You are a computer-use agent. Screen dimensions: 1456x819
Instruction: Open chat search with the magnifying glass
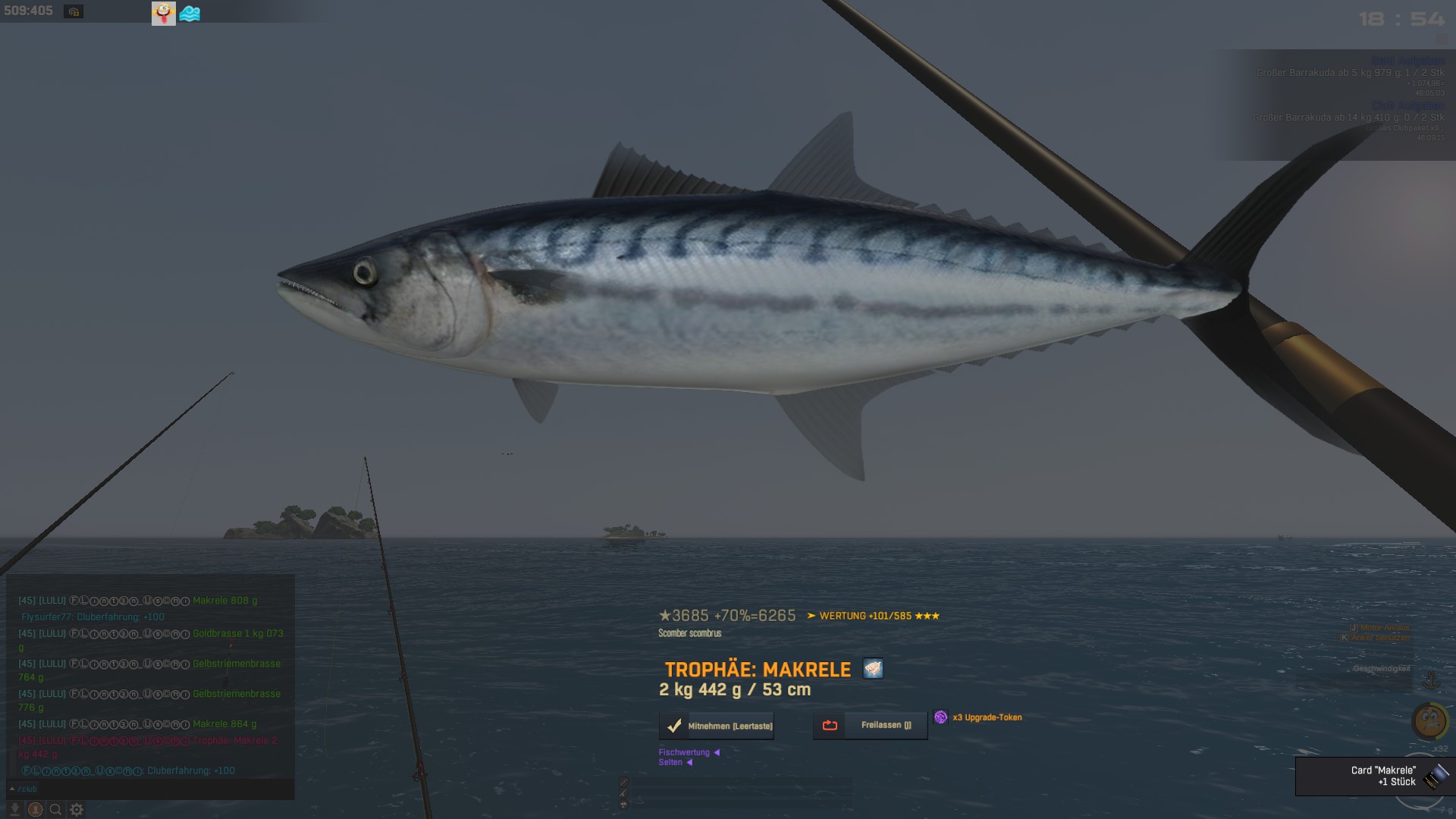55,810
